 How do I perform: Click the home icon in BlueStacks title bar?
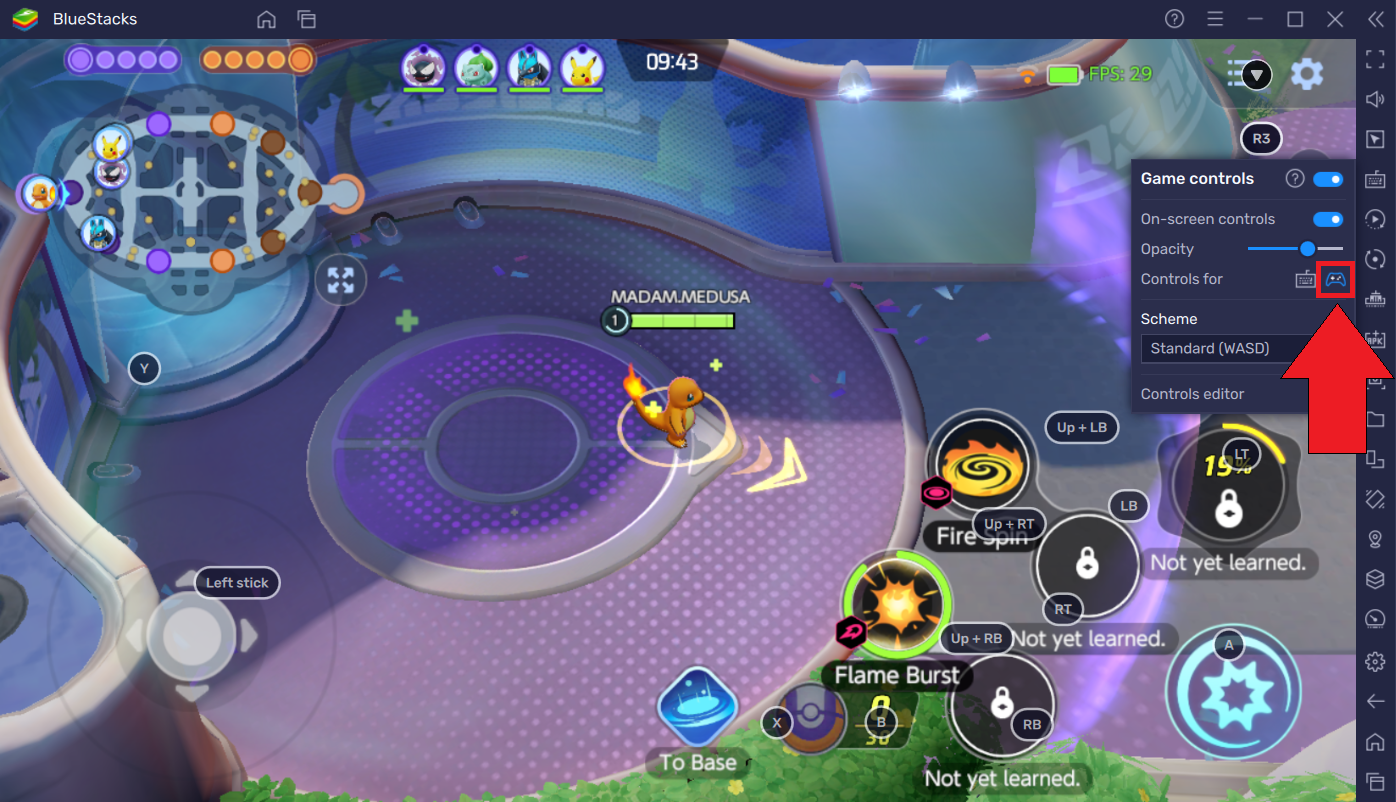(266, 19)
